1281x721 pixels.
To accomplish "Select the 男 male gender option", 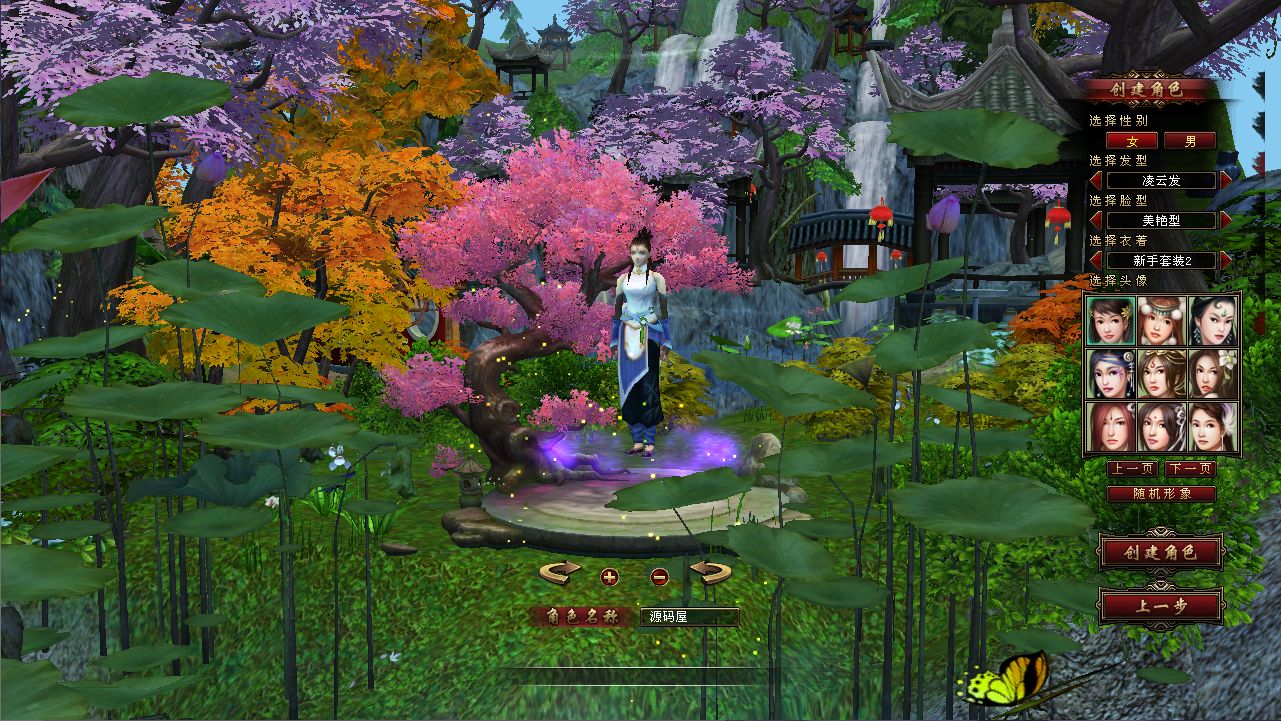I will tap(1192, 141).
